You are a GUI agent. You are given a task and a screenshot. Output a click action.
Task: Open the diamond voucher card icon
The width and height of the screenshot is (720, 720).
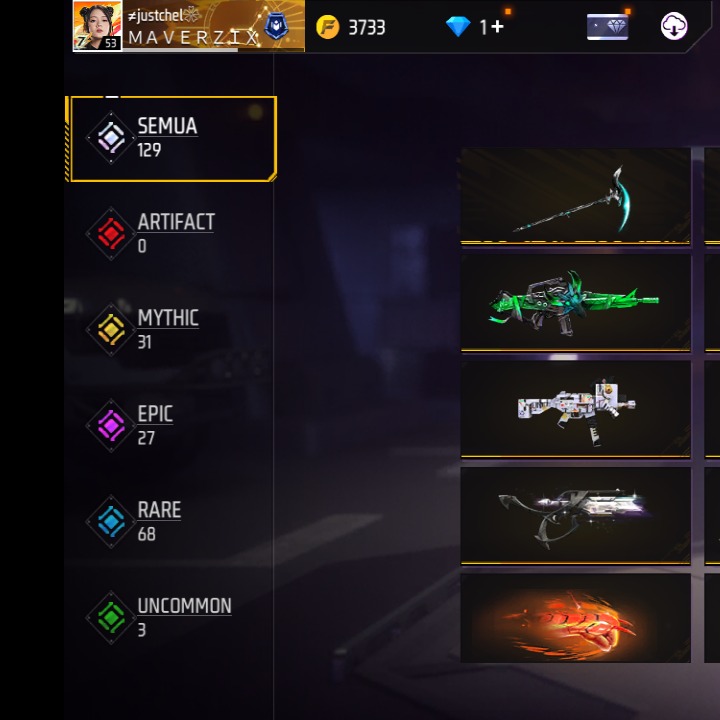pyautogui.click(x=607, y=27)
